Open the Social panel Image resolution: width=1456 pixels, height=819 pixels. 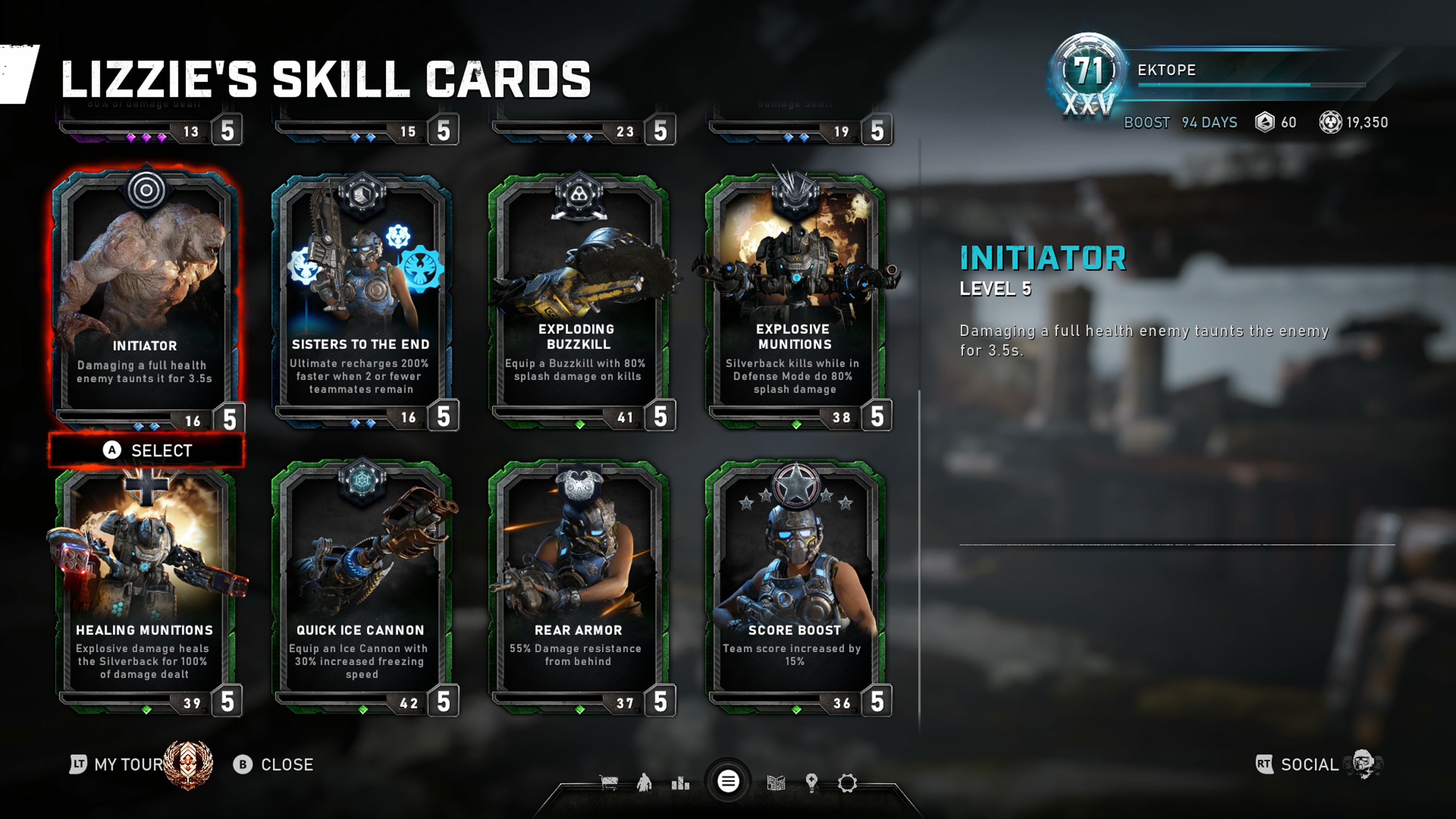coord(1309,765)
